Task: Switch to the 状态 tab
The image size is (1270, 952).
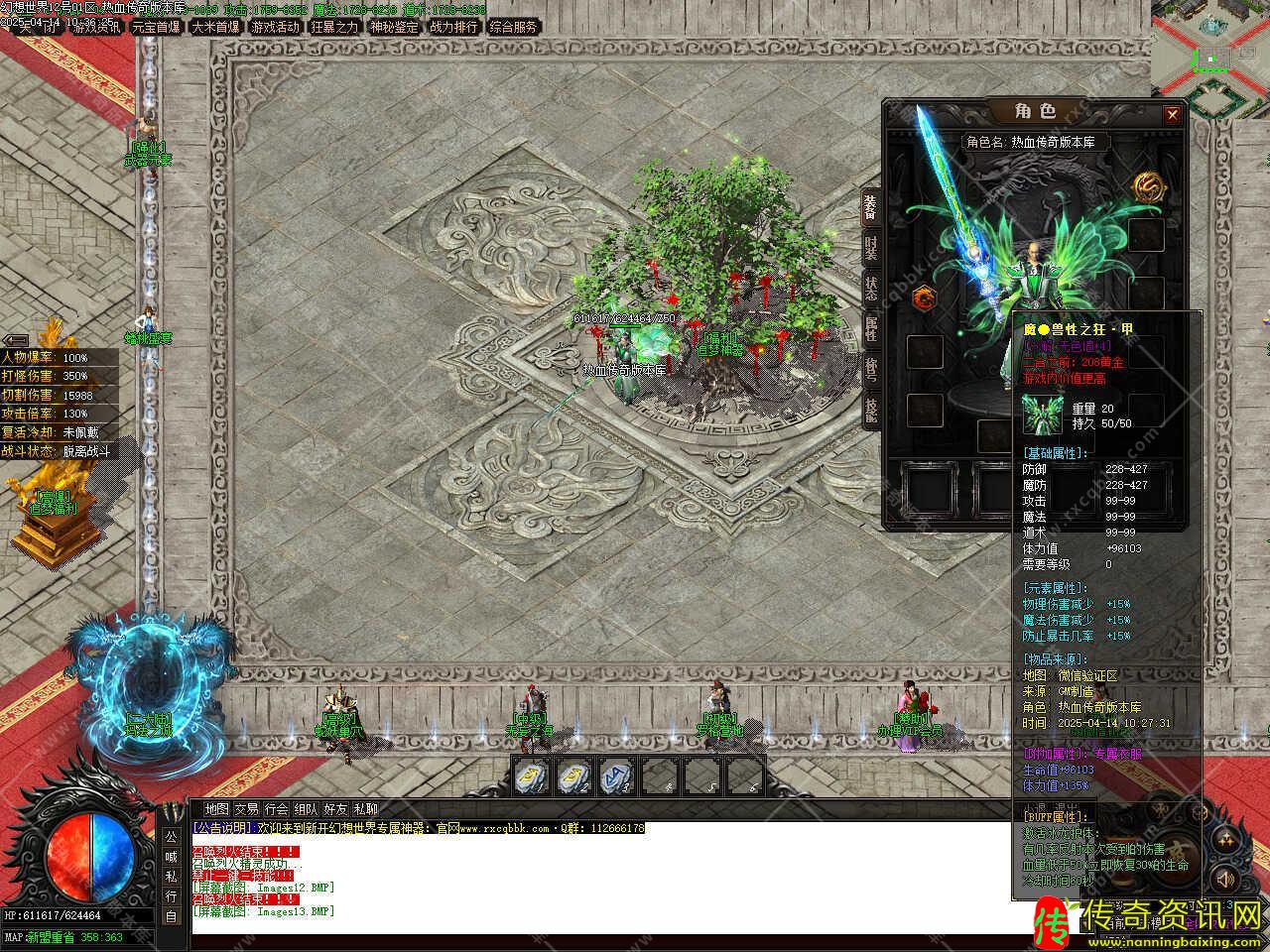Action: (x=870, y=289)
